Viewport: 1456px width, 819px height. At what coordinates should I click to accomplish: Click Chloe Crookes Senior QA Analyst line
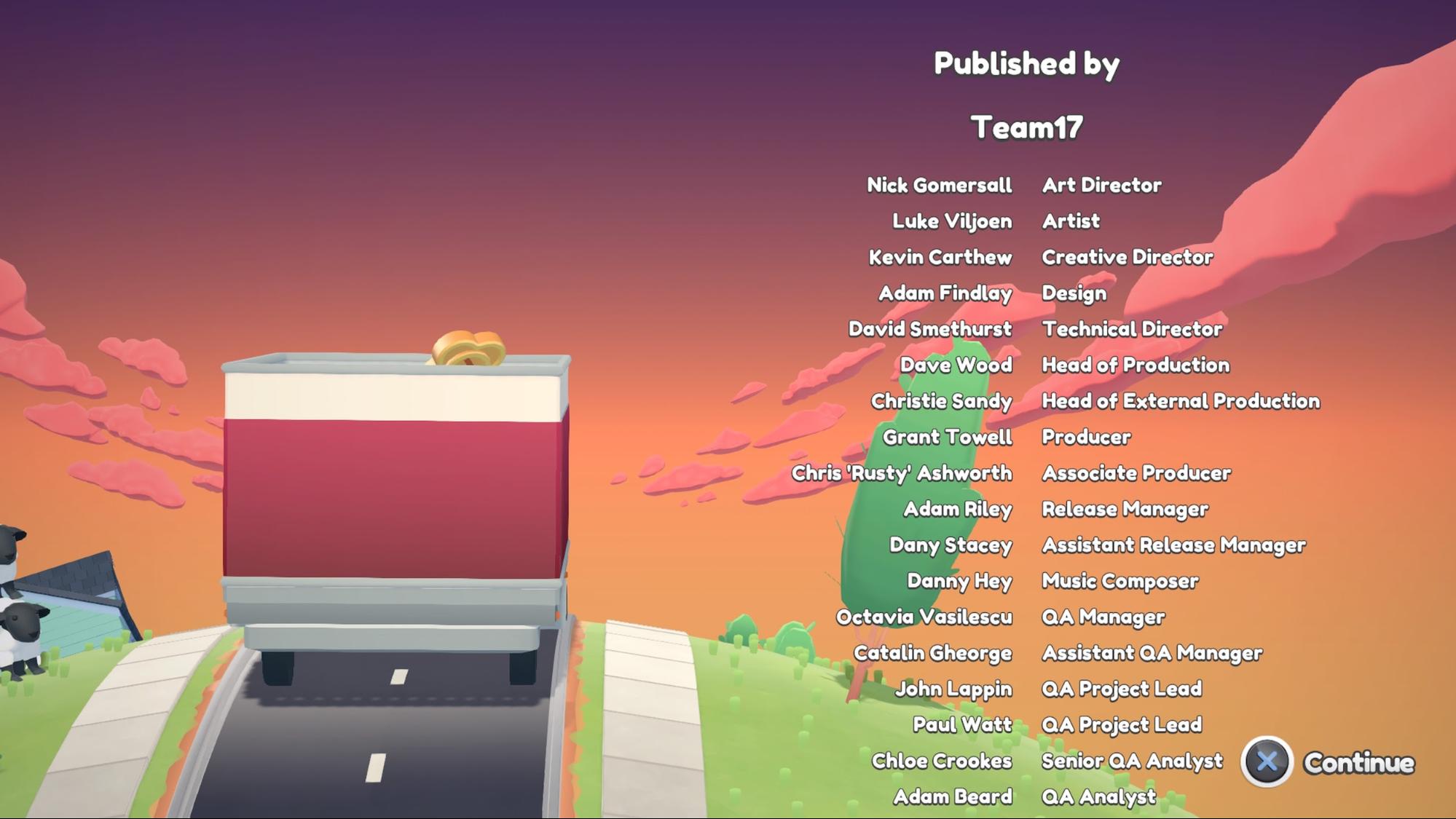point(943,761)
